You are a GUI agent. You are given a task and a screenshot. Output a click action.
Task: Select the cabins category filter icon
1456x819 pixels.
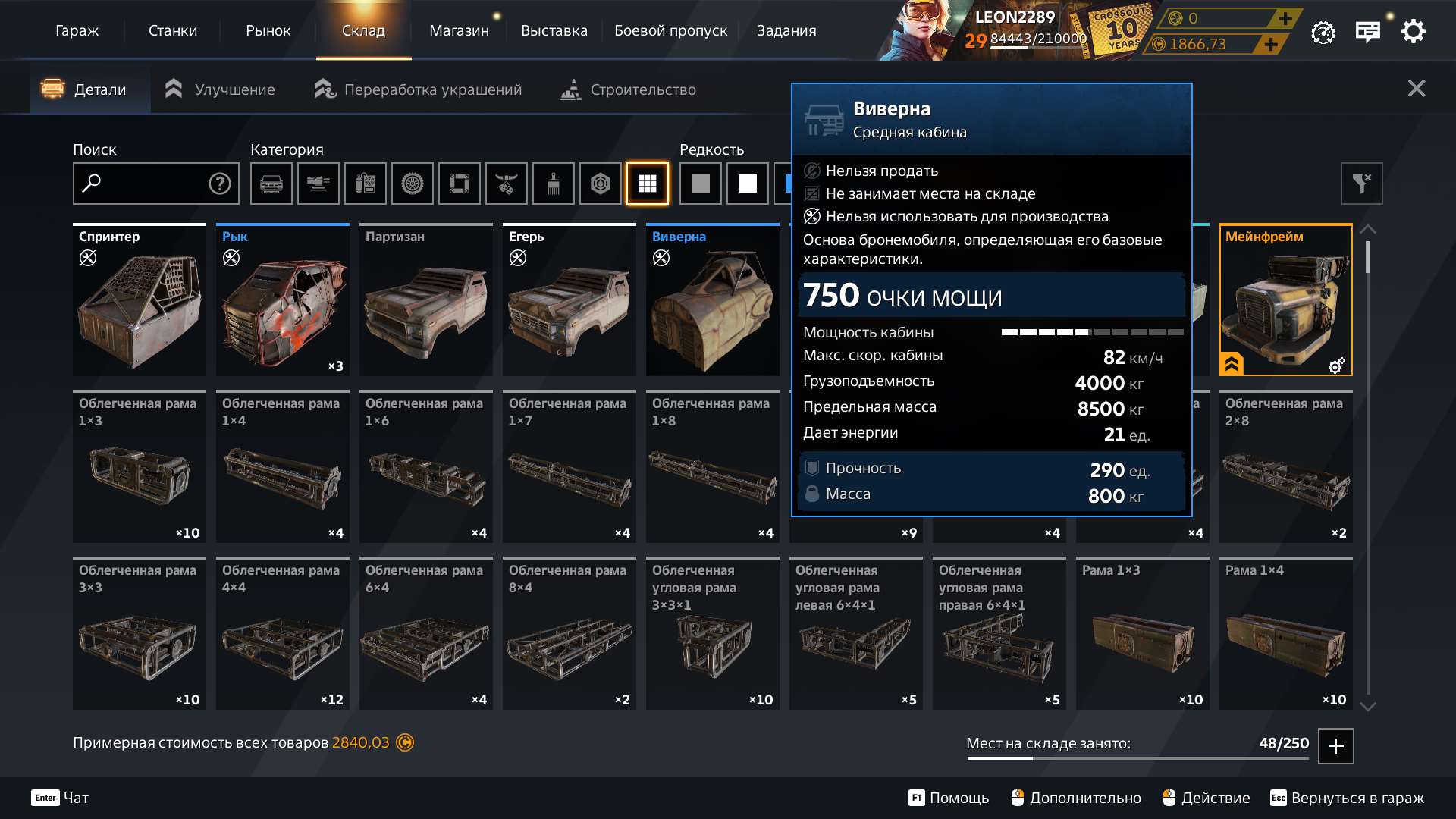[x=271, y=184]
